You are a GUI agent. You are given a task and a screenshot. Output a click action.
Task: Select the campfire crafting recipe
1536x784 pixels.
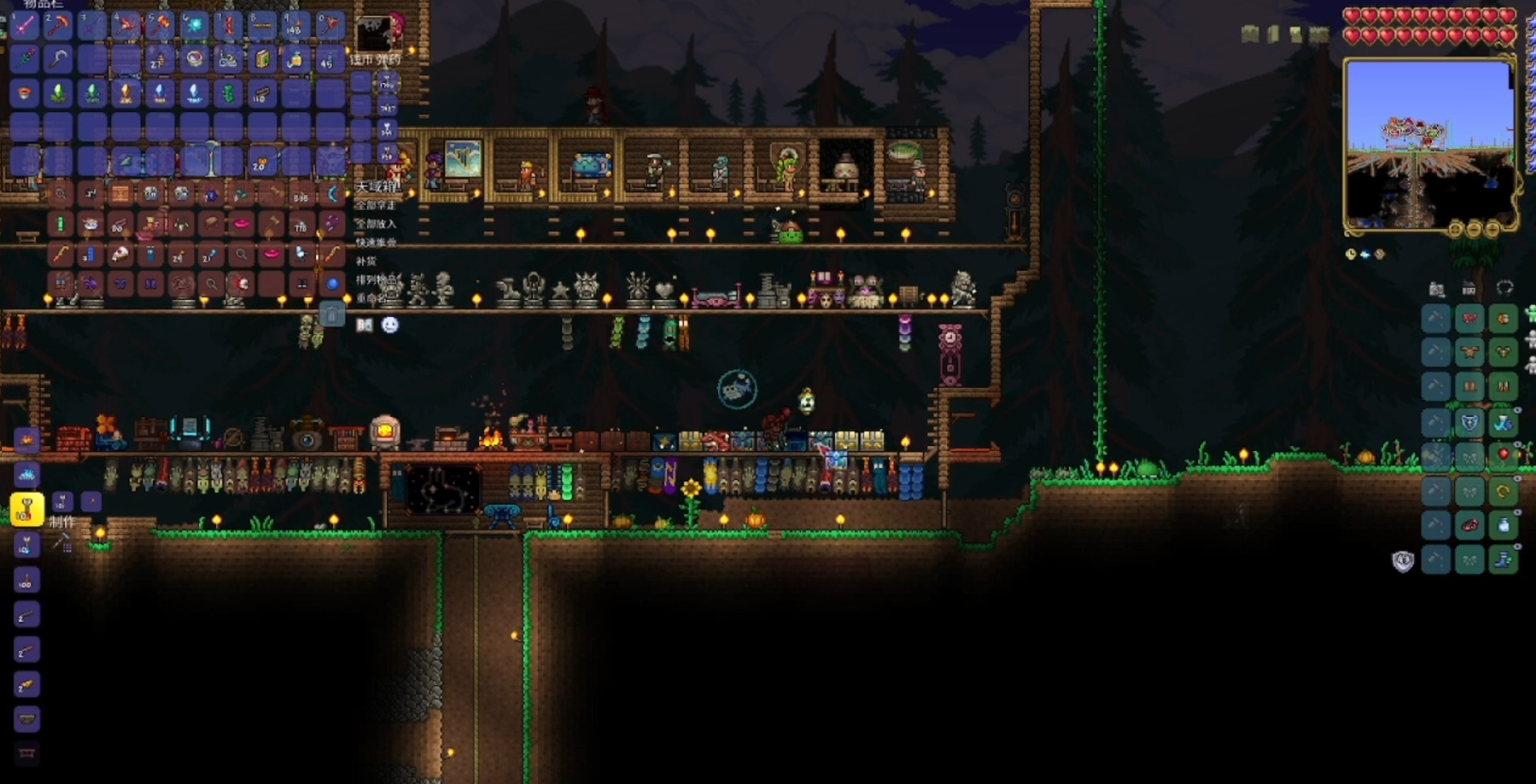(x=26, y=440)
